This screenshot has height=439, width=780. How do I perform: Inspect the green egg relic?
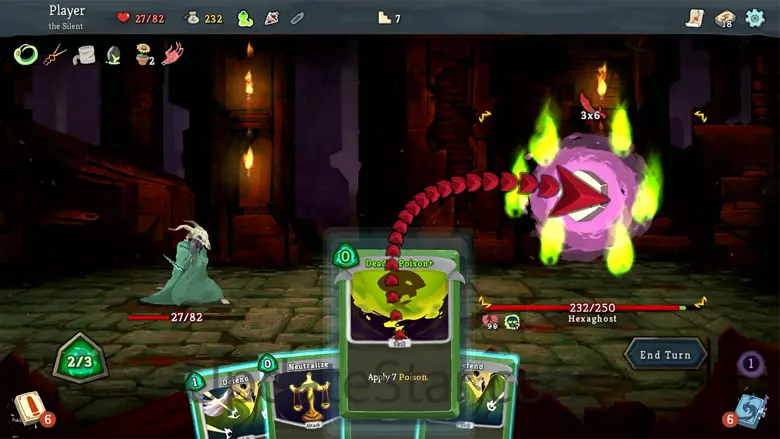pos(114,54)
